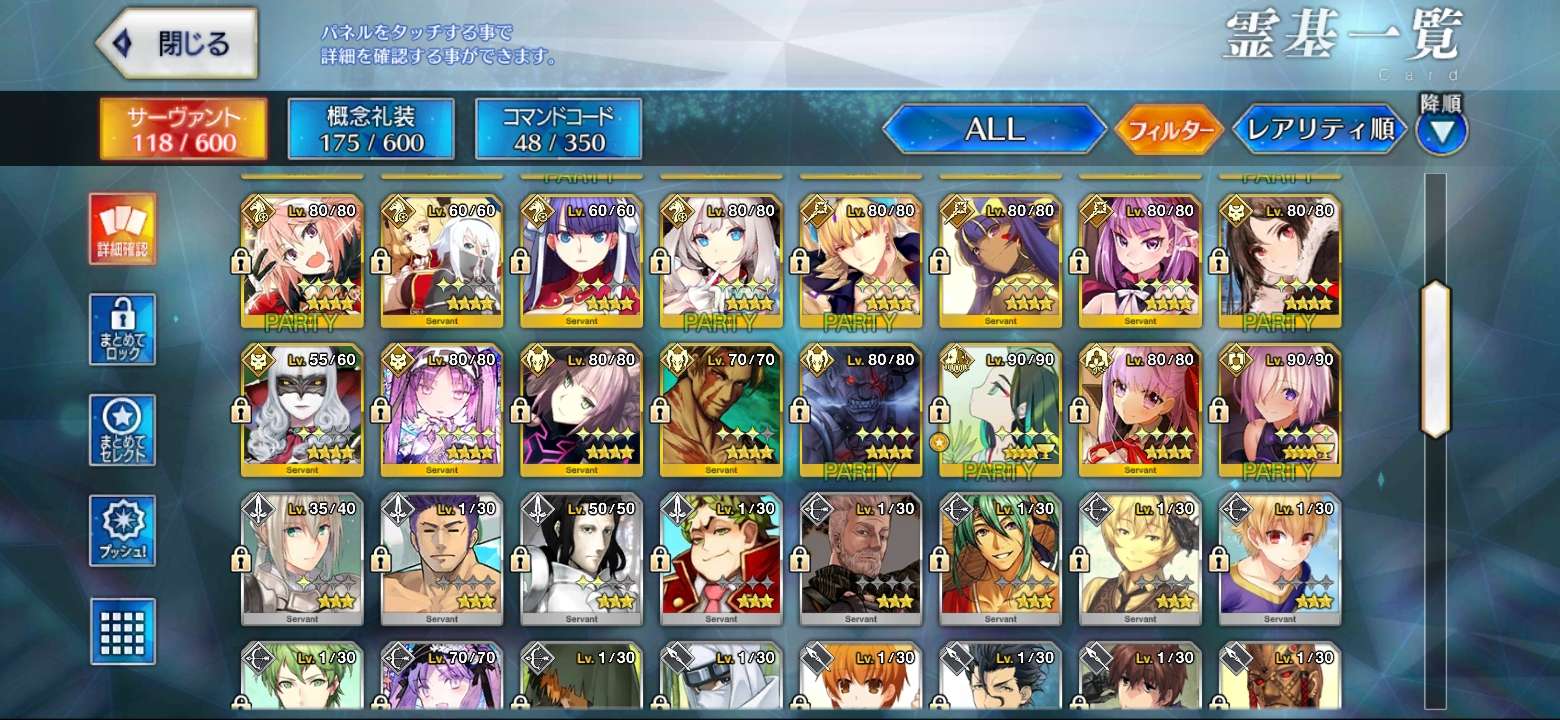
Task: Tap the プッシュ! push button
Action: click(122, 530)
